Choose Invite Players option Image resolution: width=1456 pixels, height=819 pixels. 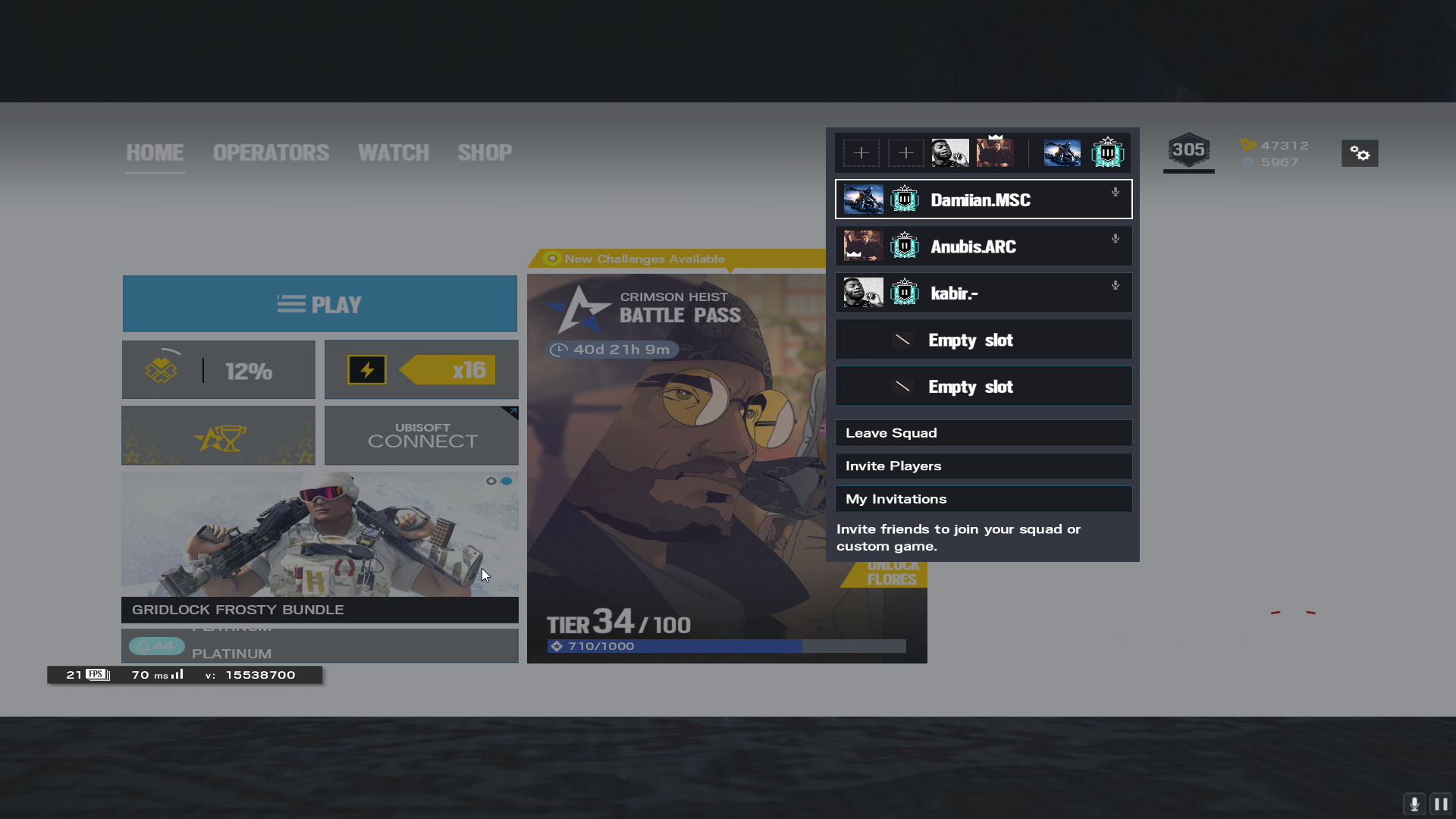click(983, 466)
